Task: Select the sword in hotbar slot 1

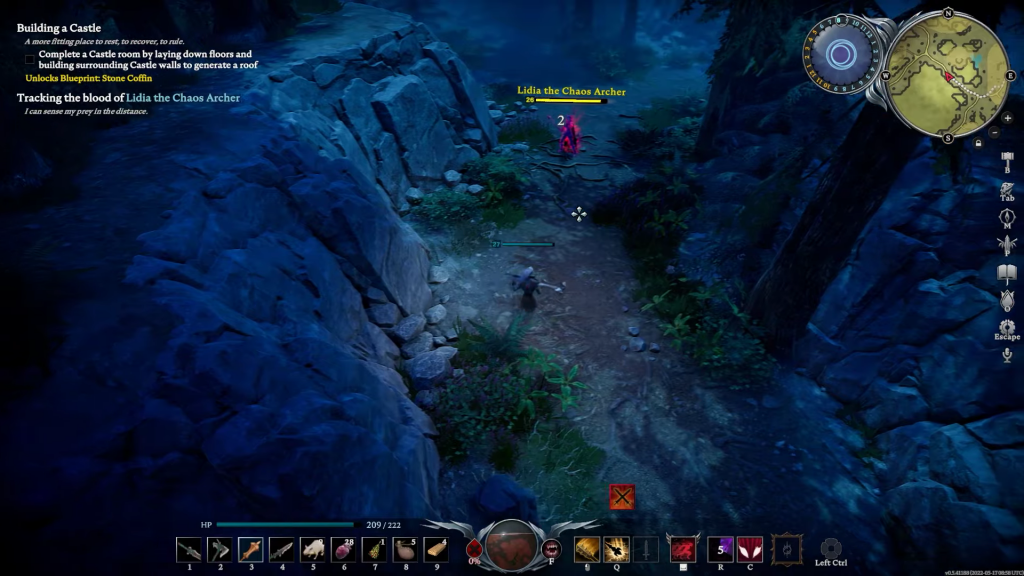Action: click(x=189, y=548)
